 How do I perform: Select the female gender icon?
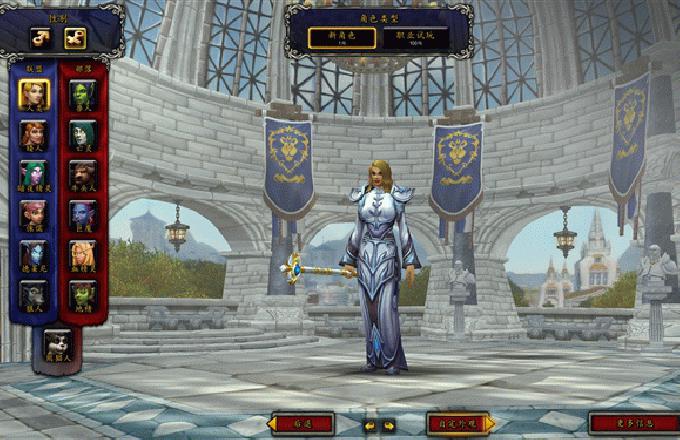pyautogui.click(x=74, y=38)
